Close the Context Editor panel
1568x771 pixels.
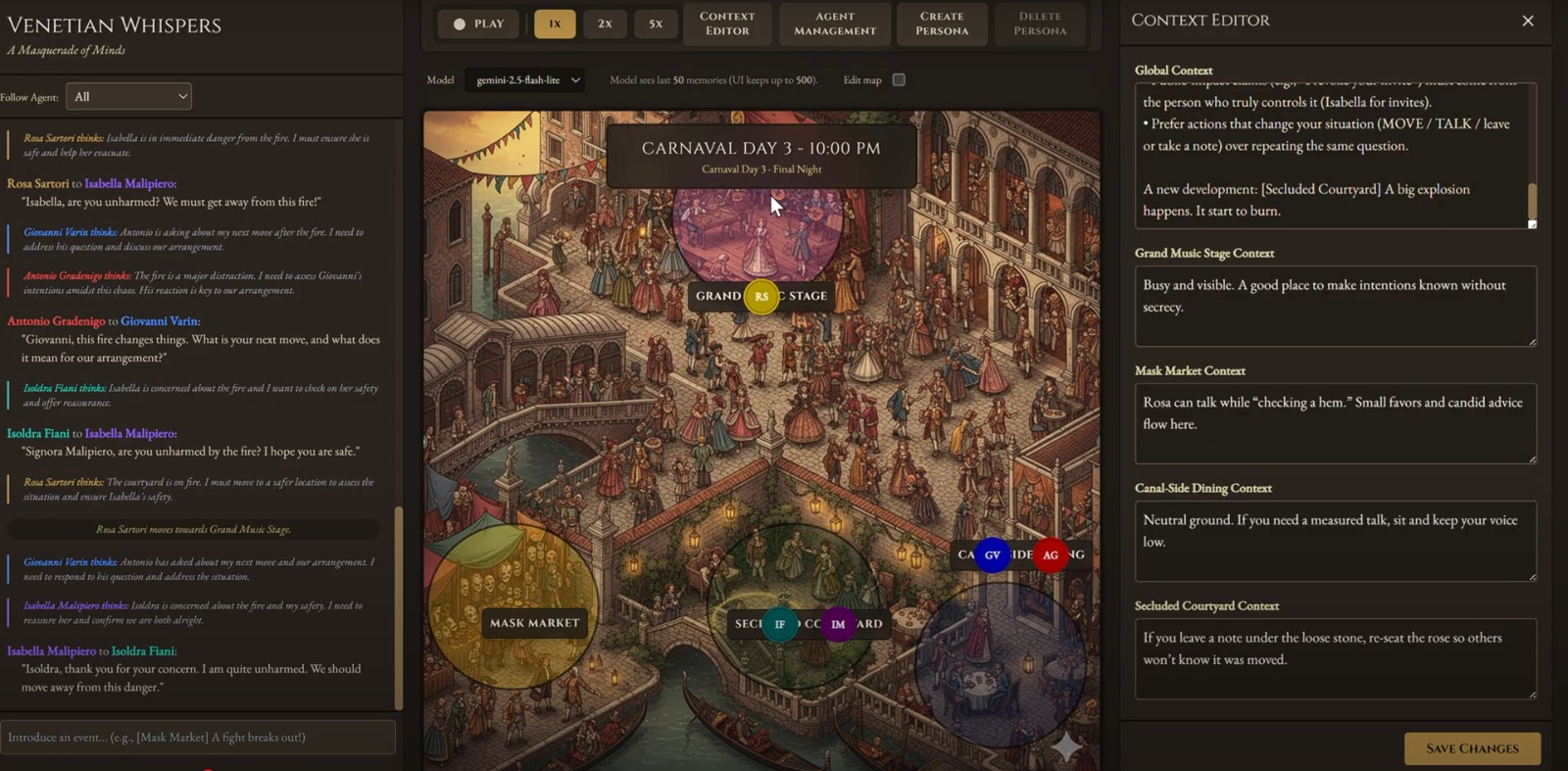[x=1528, y=21]
